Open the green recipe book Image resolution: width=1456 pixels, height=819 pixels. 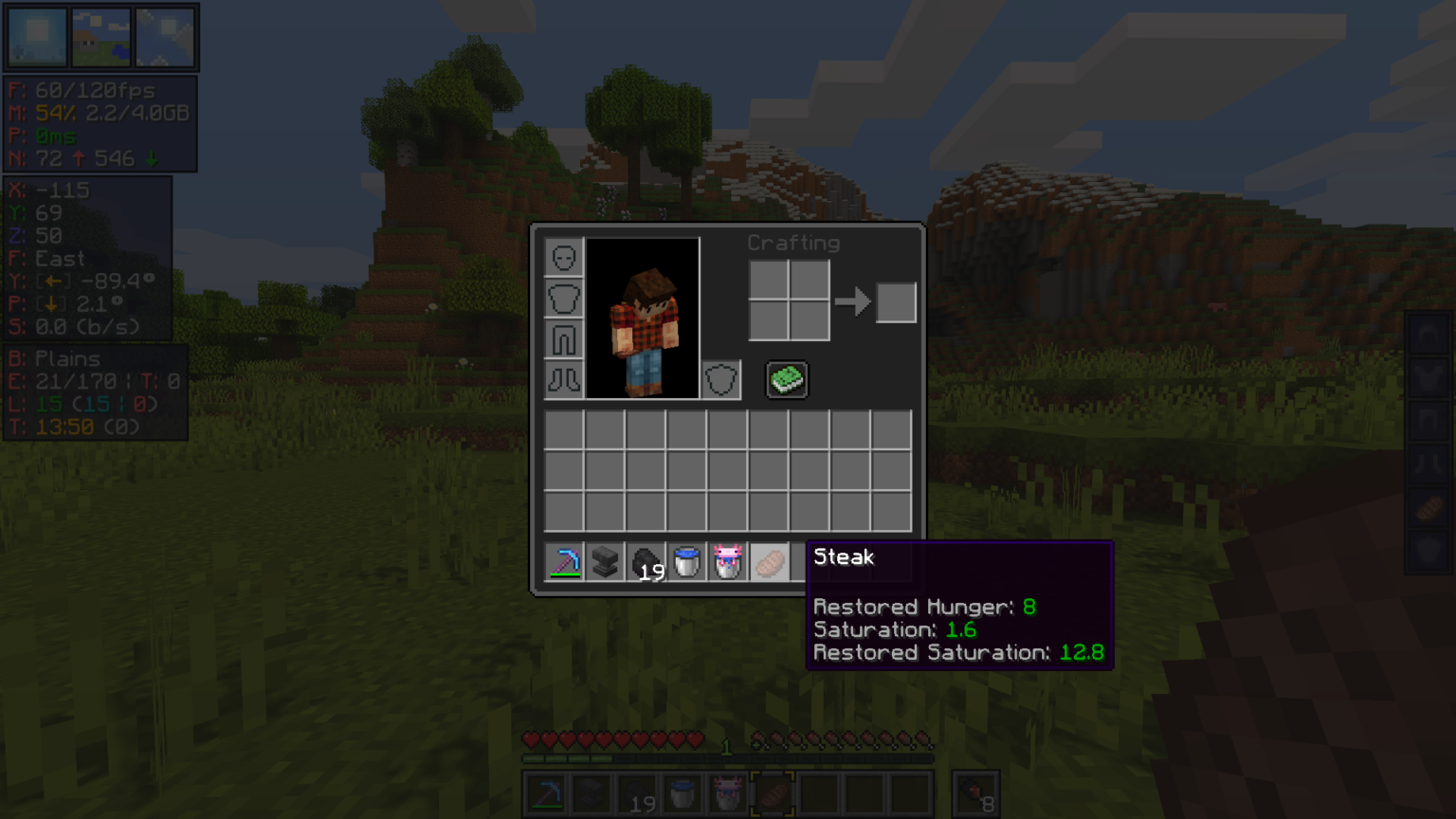(x=787, y=379)
